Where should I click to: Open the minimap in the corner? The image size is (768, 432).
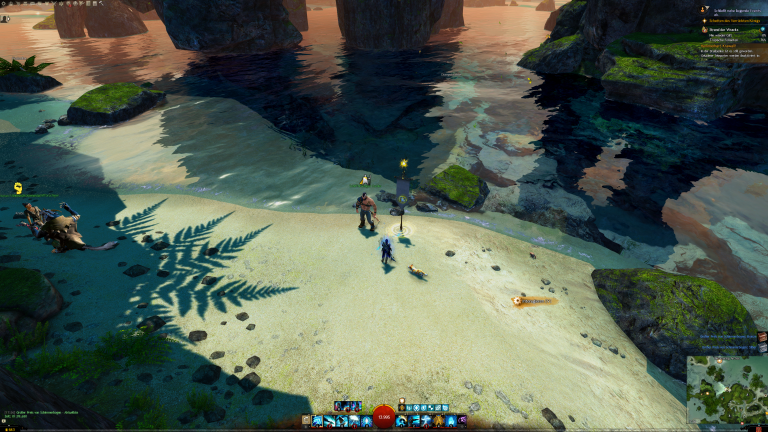(726, 388)
